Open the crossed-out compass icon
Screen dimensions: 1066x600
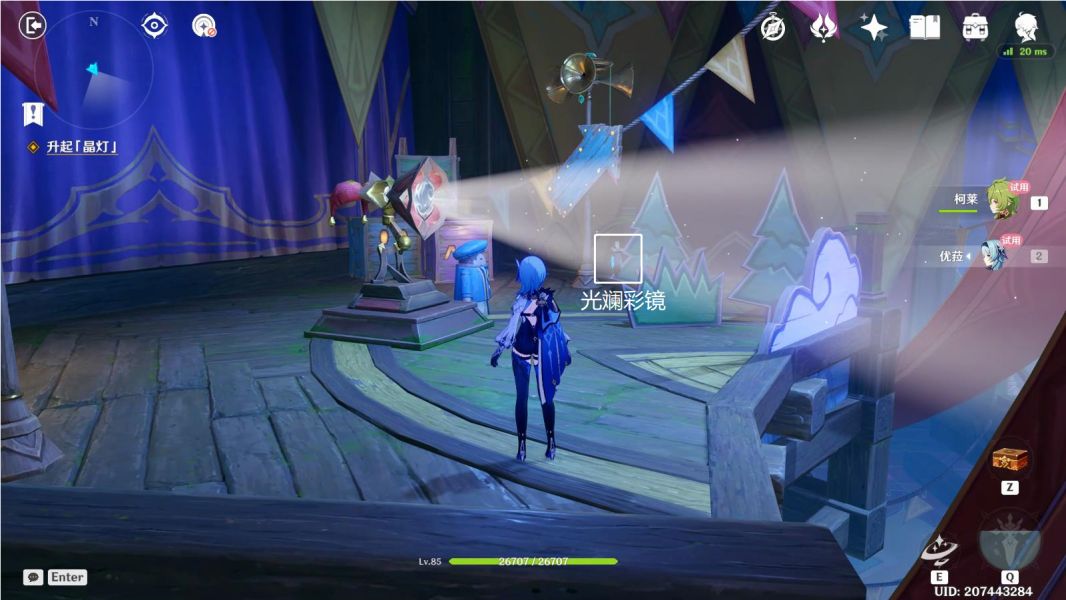[x=772, y=27]
